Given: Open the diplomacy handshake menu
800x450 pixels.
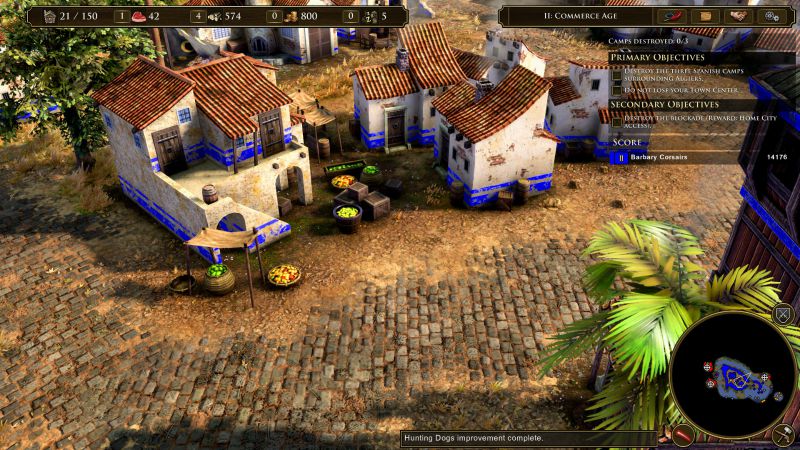Looking at the screenshot, I should coord(738,16).
